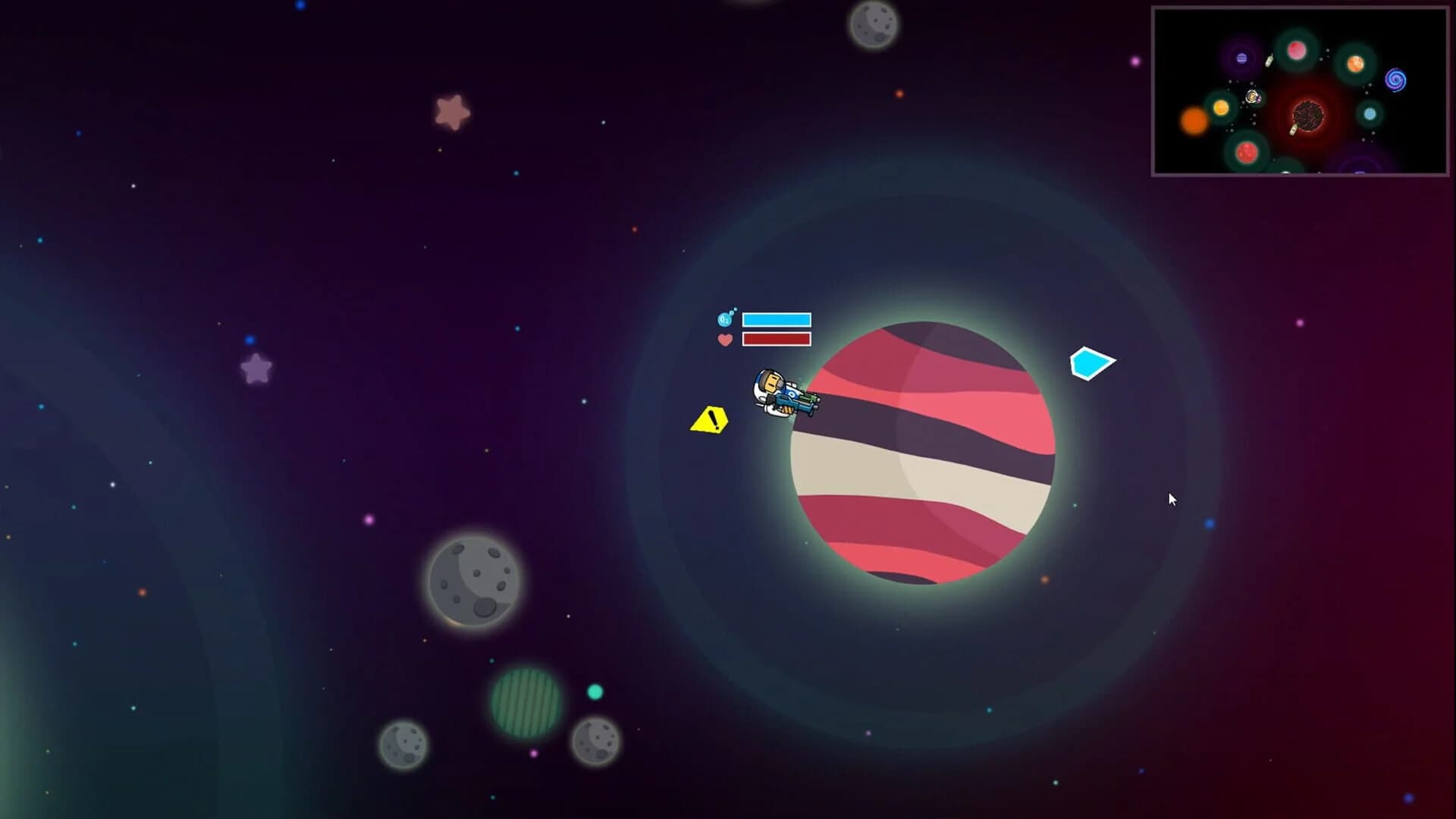Click the large cratered gray moon
Image resolution: width=1456 pixels, height=819 pixels.
coord(472,584)
